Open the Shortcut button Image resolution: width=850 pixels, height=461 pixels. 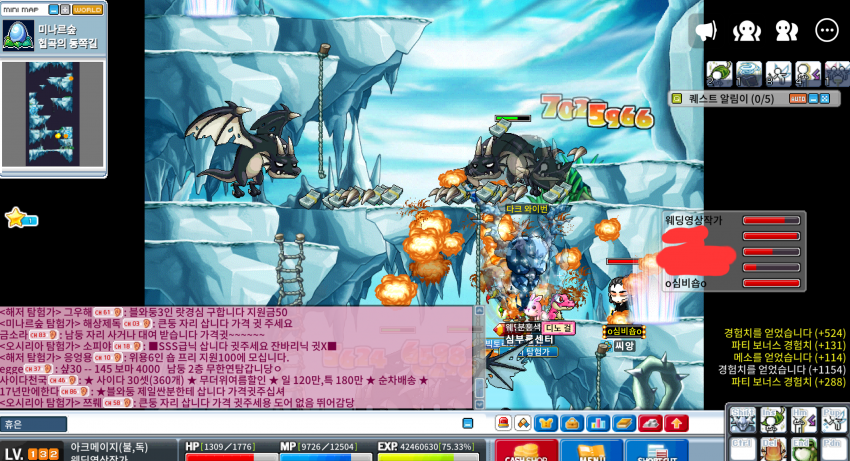click(x=658, y=451)
